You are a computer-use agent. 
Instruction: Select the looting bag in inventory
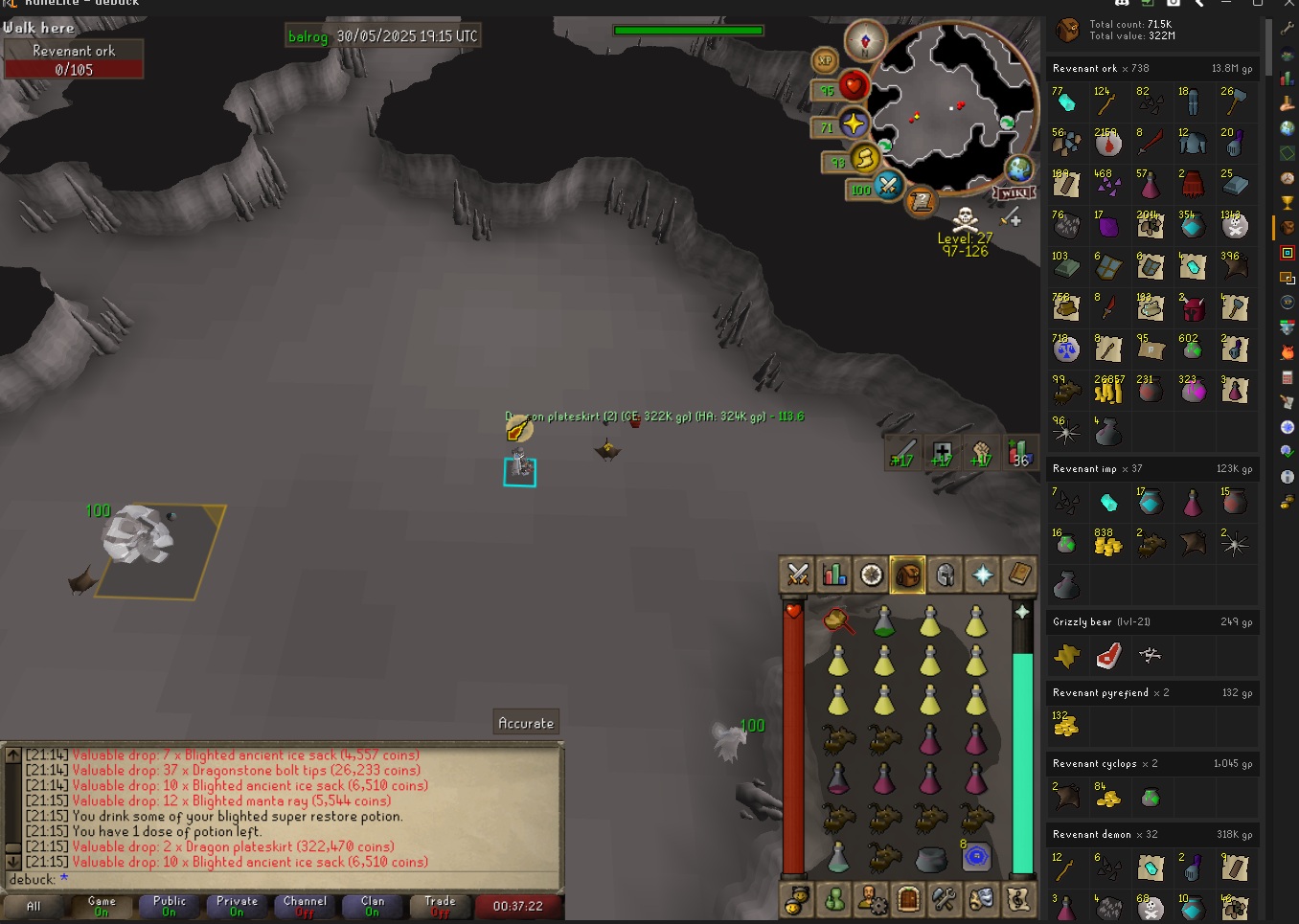930,859
